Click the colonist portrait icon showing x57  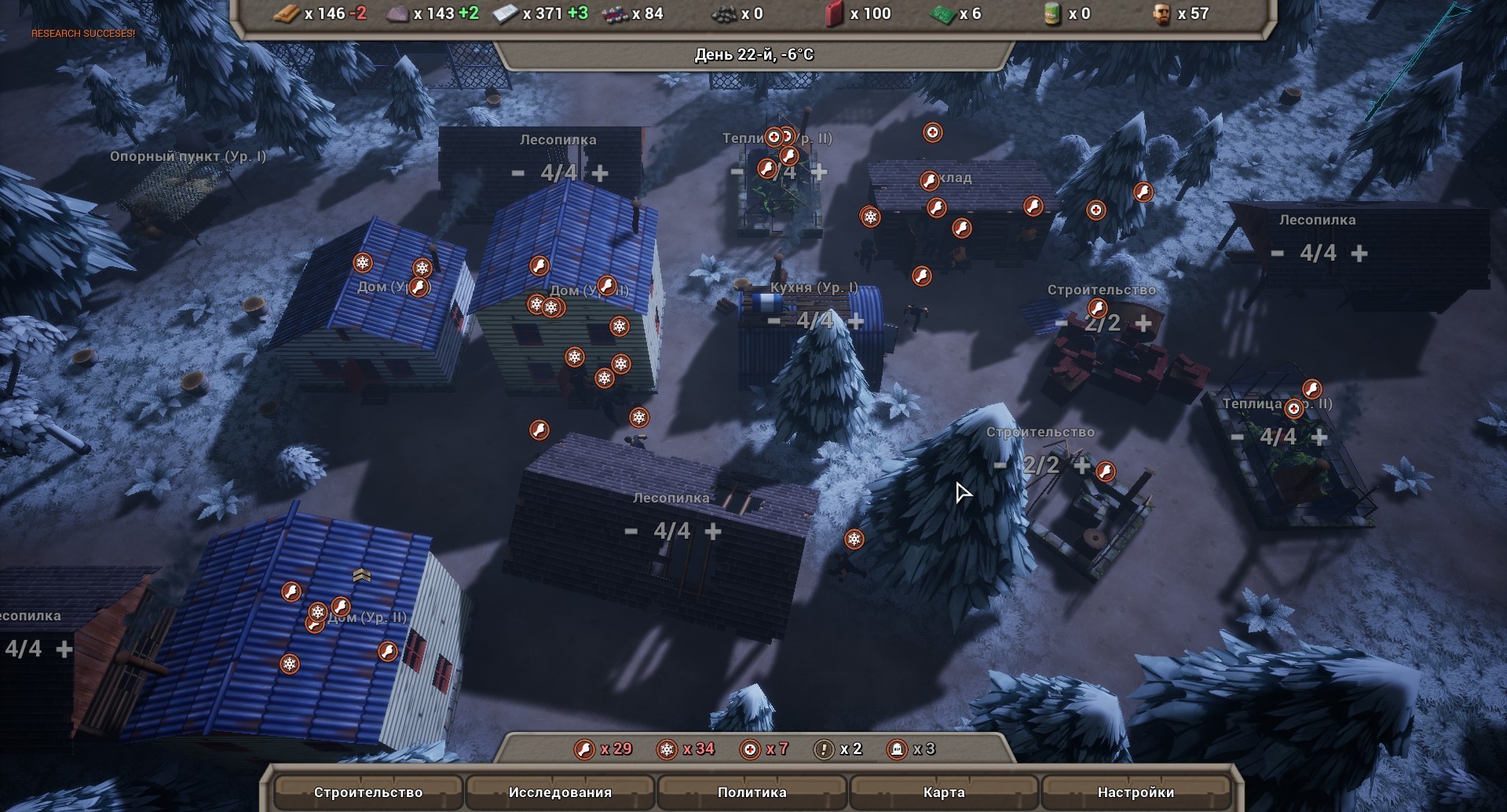tap(1161, 13)
